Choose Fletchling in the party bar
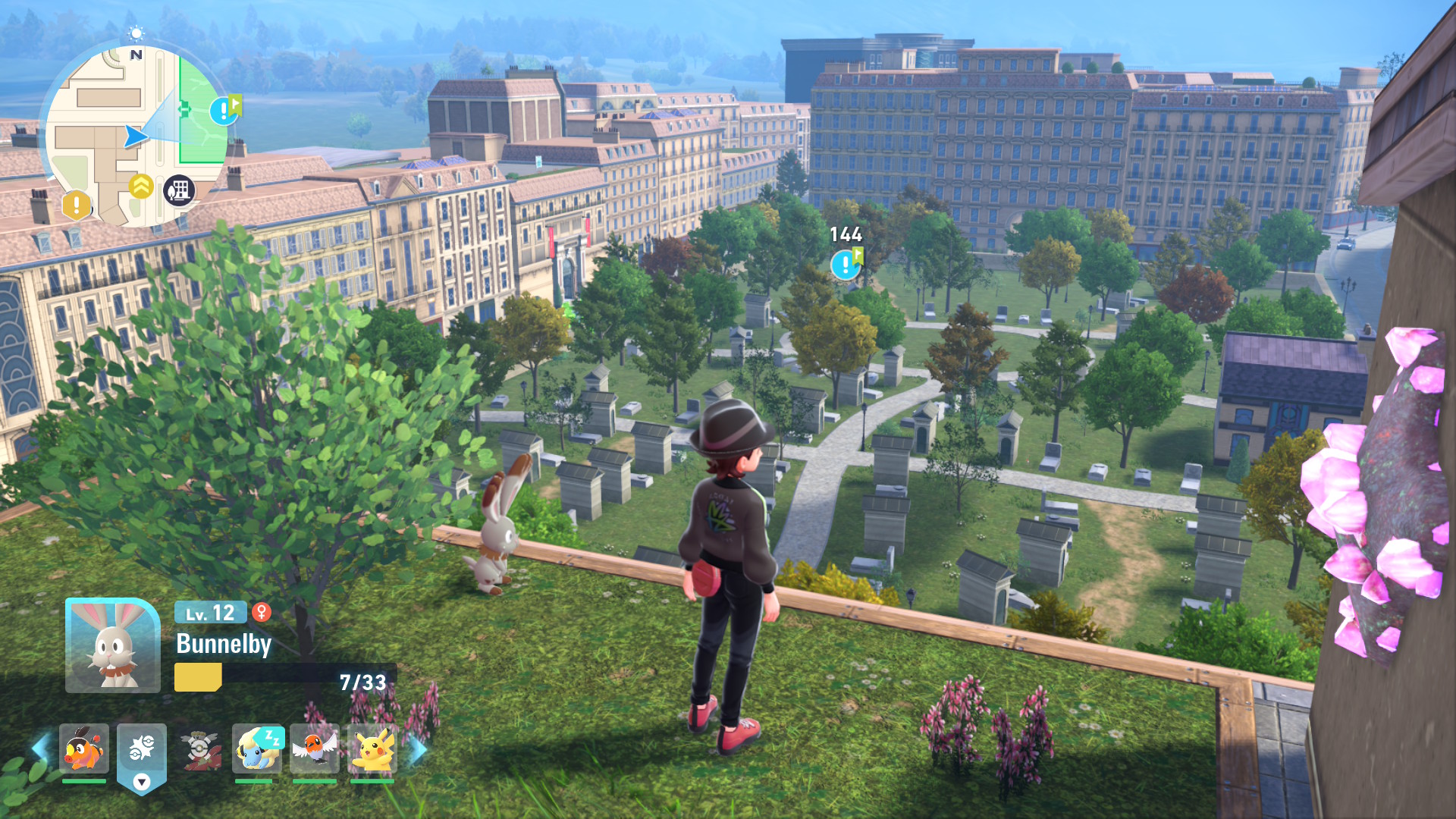Image resolution: width=1456 pixels, height=819 pixels. [x=315, y=748]
